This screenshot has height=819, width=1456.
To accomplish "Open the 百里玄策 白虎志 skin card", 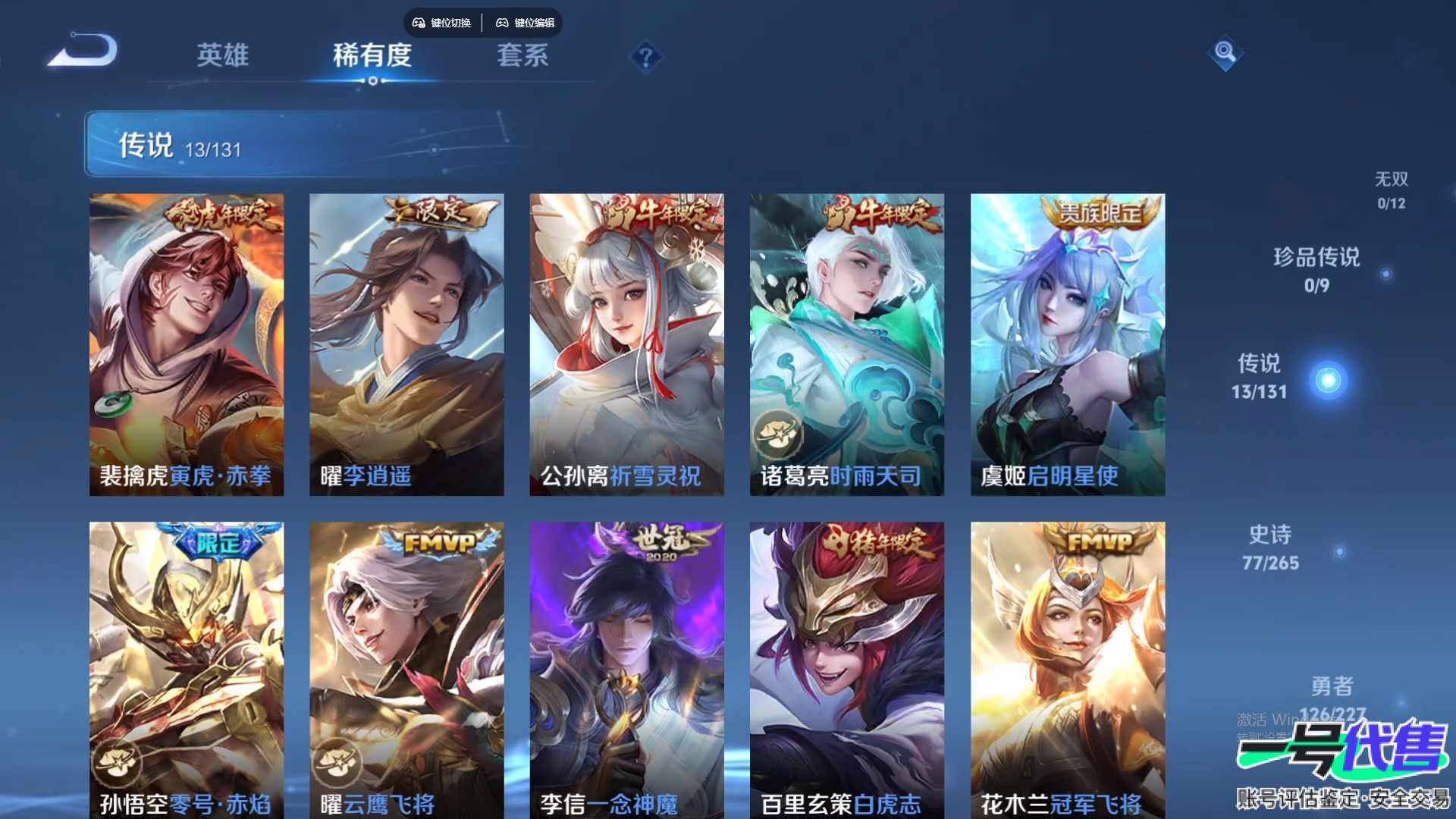I will click(x=847, y=667).
